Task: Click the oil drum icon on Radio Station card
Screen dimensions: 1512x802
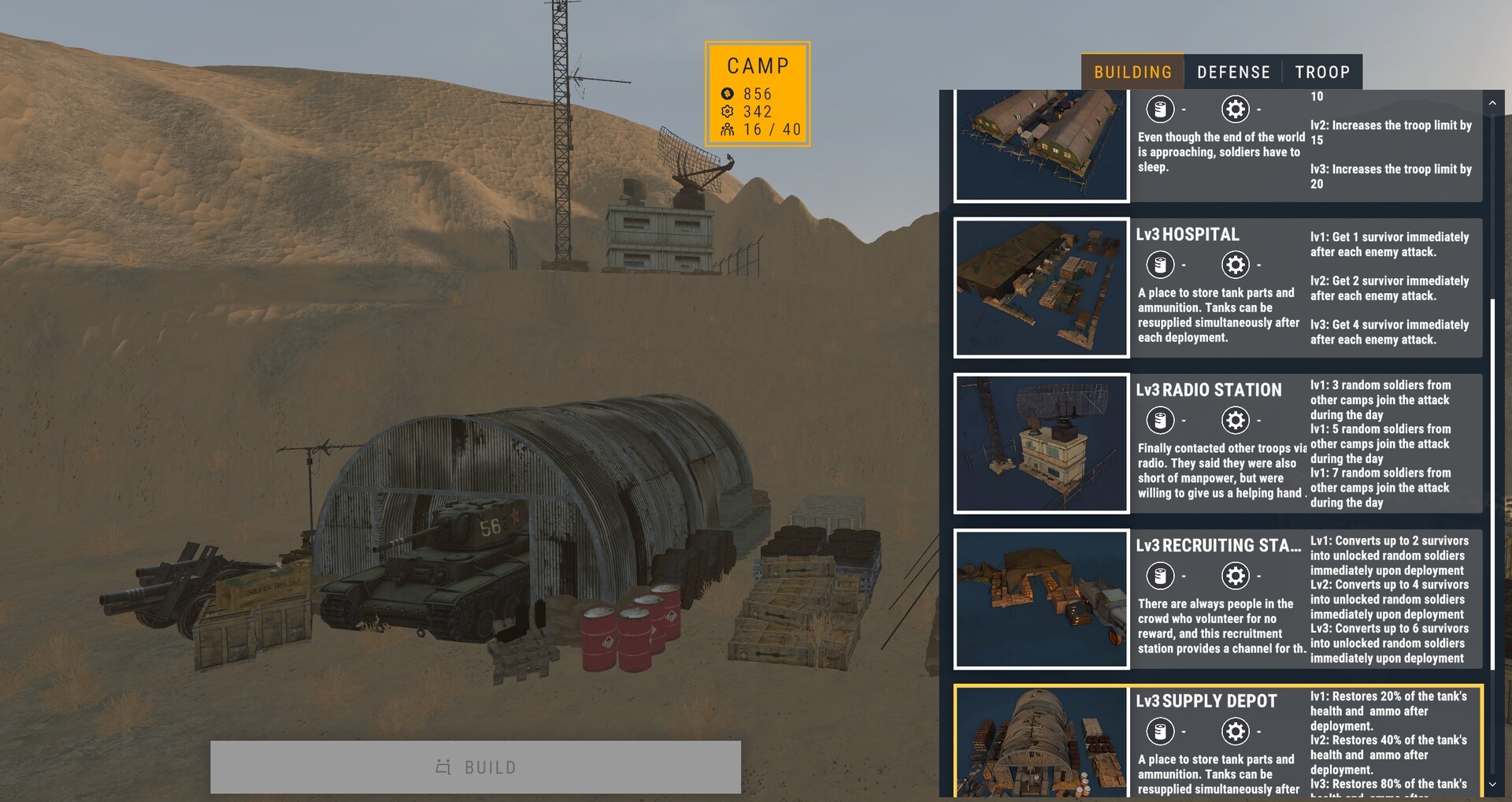Action: pos(1160,420)
